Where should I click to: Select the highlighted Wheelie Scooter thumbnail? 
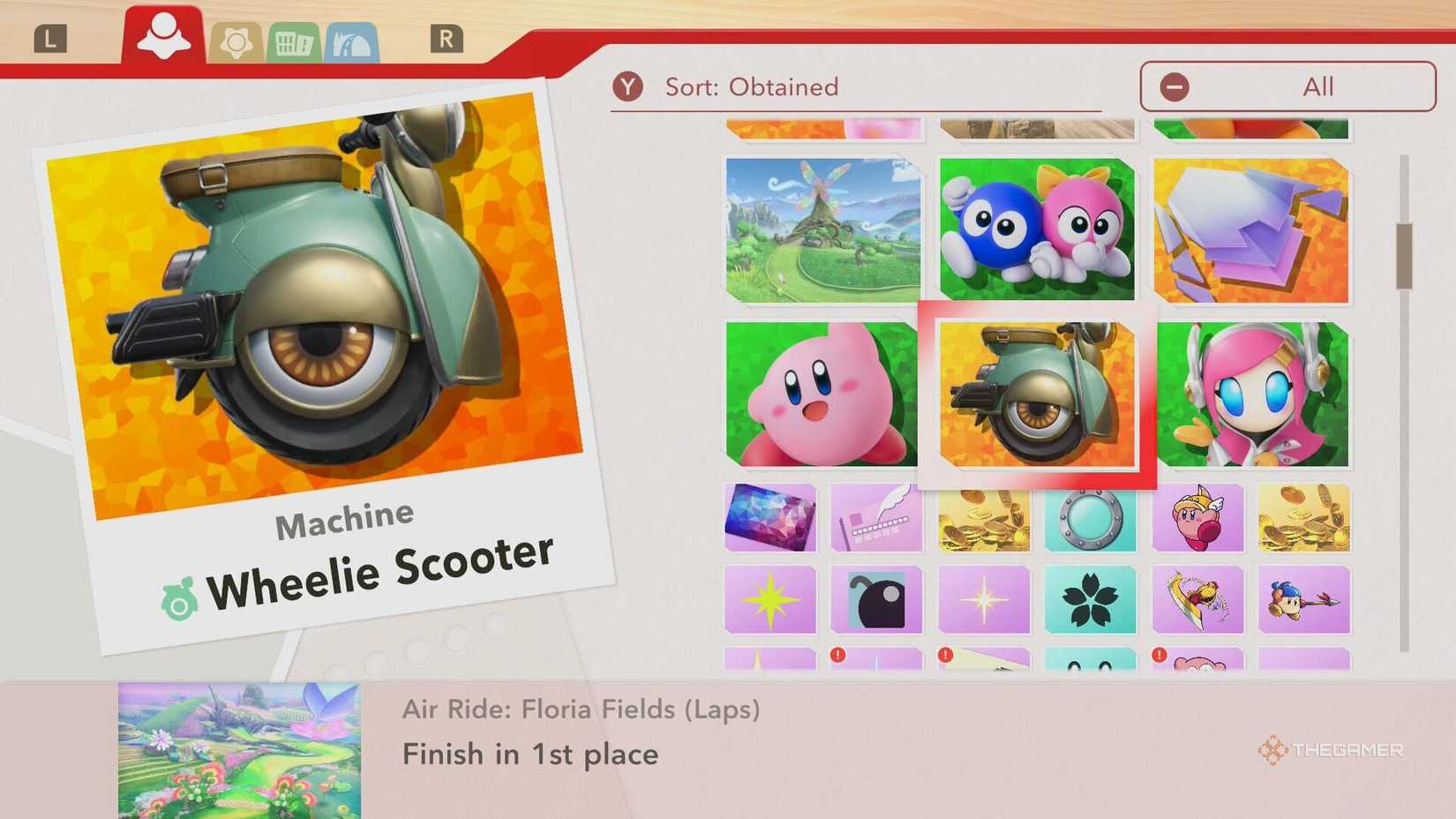point(1037,396)
